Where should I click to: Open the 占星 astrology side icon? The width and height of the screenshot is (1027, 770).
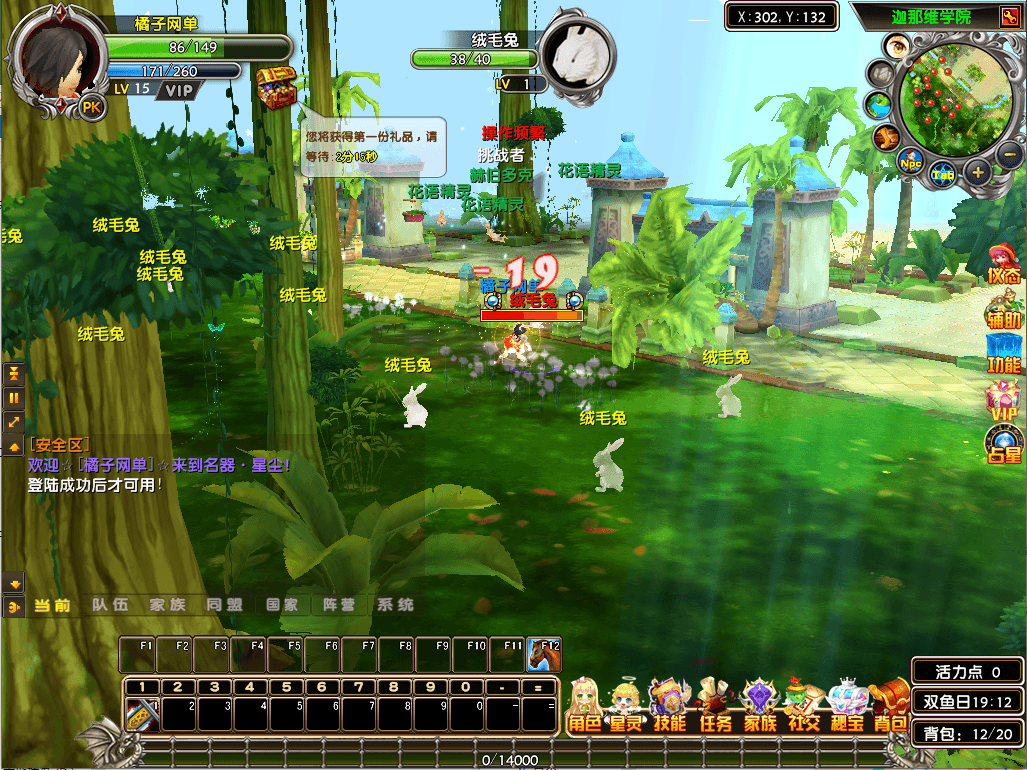(x=1003, y=442)
